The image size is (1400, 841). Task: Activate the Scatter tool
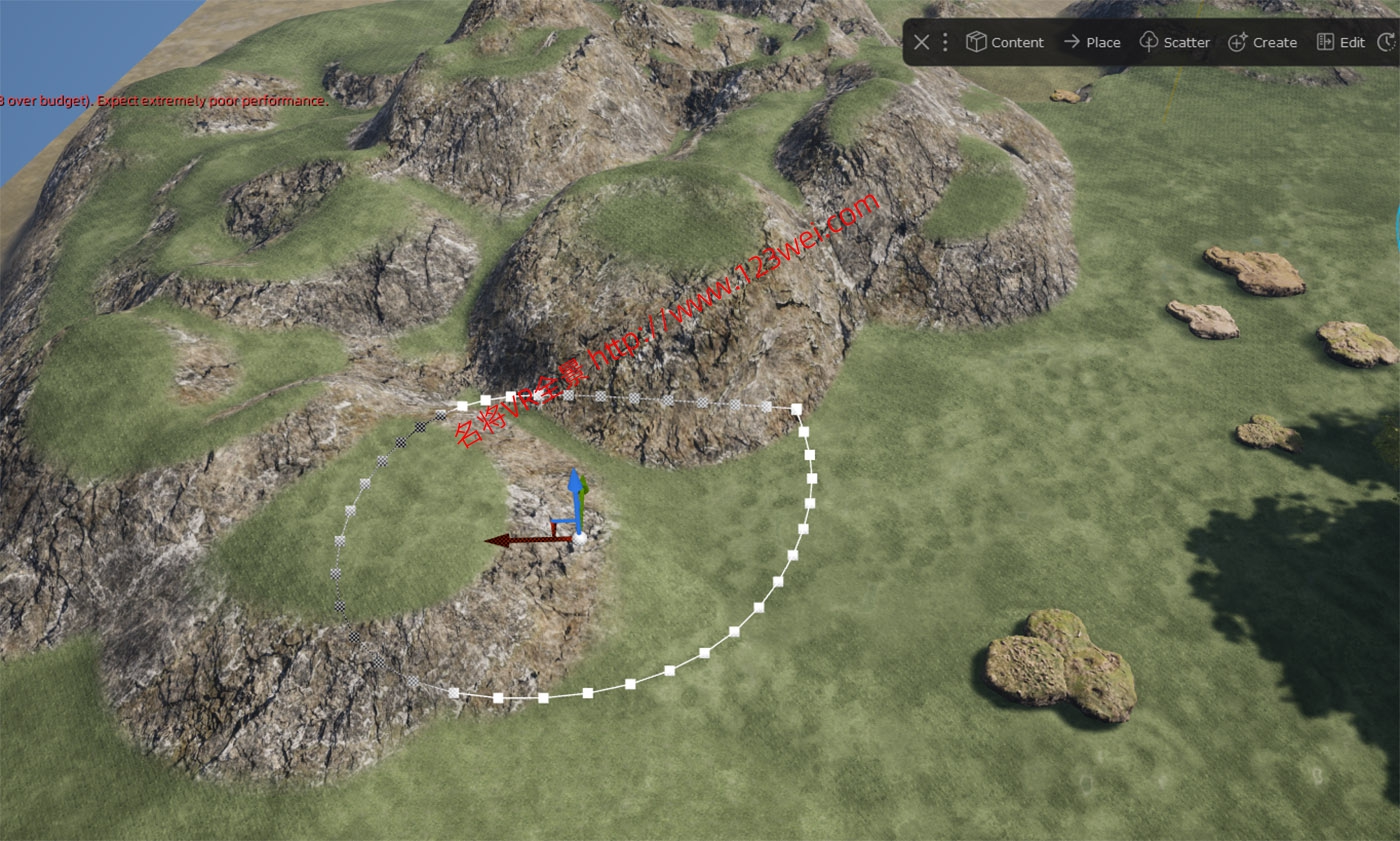pyautogui.click(x=1175, y=42)
